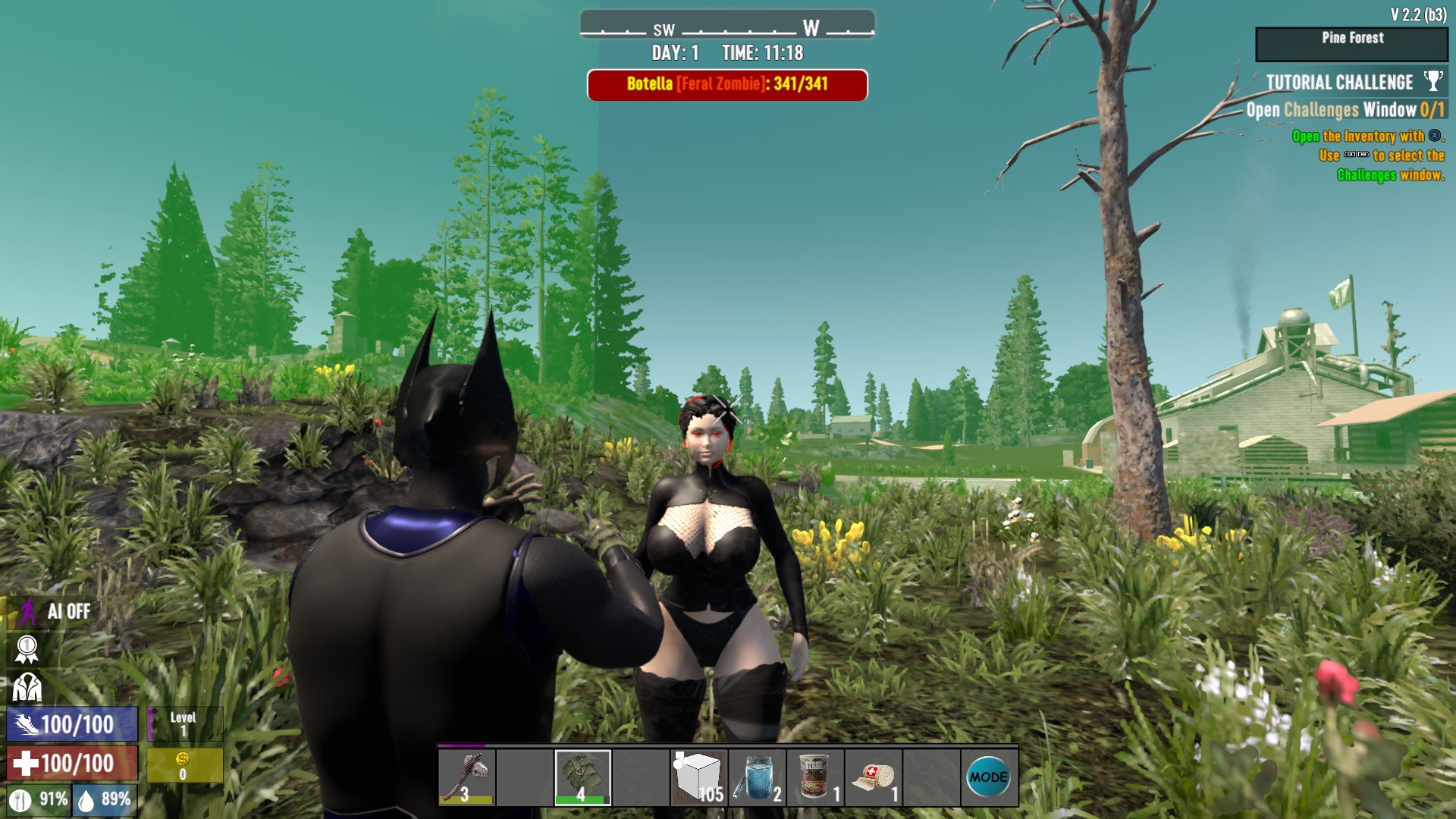
Task: Choose the white block stack of 105
Action: 699,777
